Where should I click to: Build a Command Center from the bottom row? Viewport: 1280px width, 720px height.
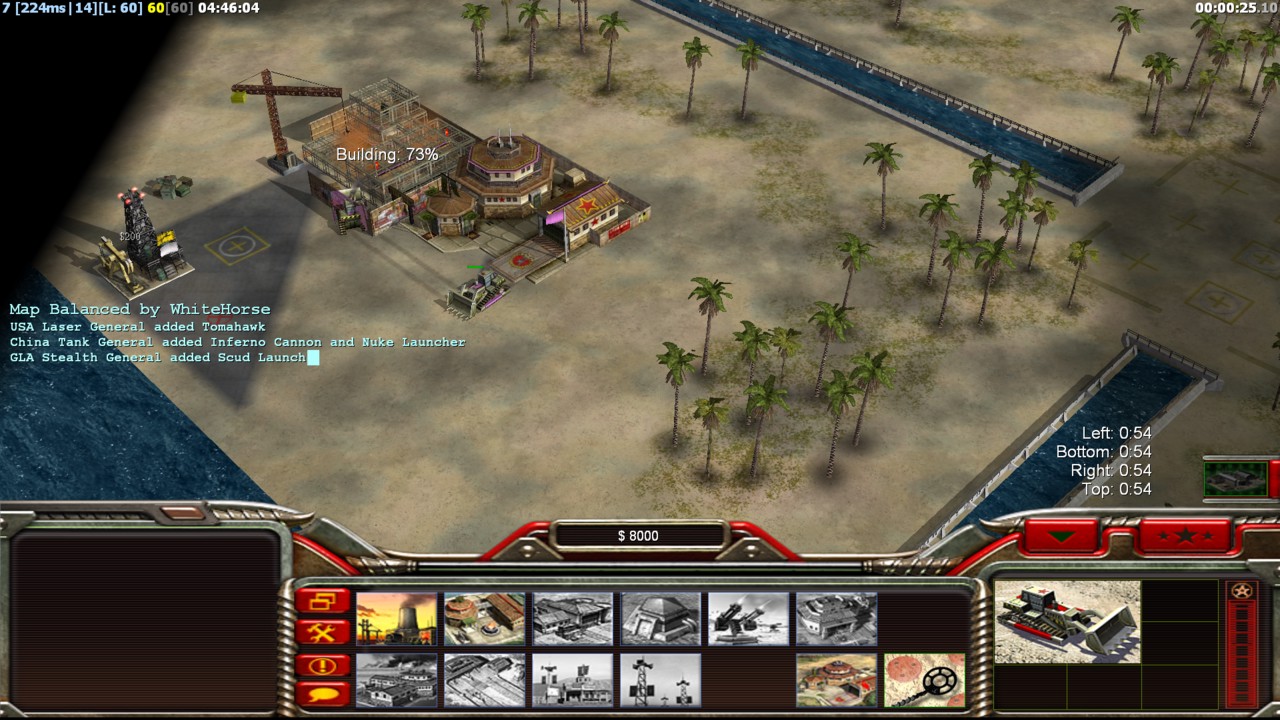pyautogui.click(x=836, y=680)
